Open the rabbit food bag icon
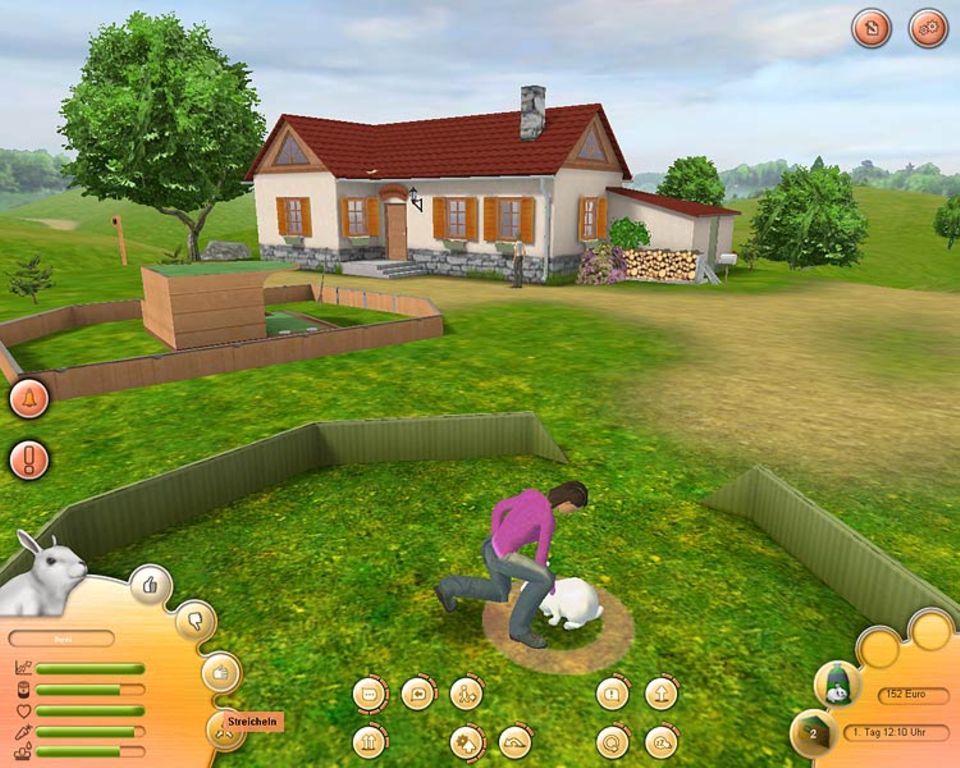The width and height of the screenshot is (960, 768). tap(837, 684)
